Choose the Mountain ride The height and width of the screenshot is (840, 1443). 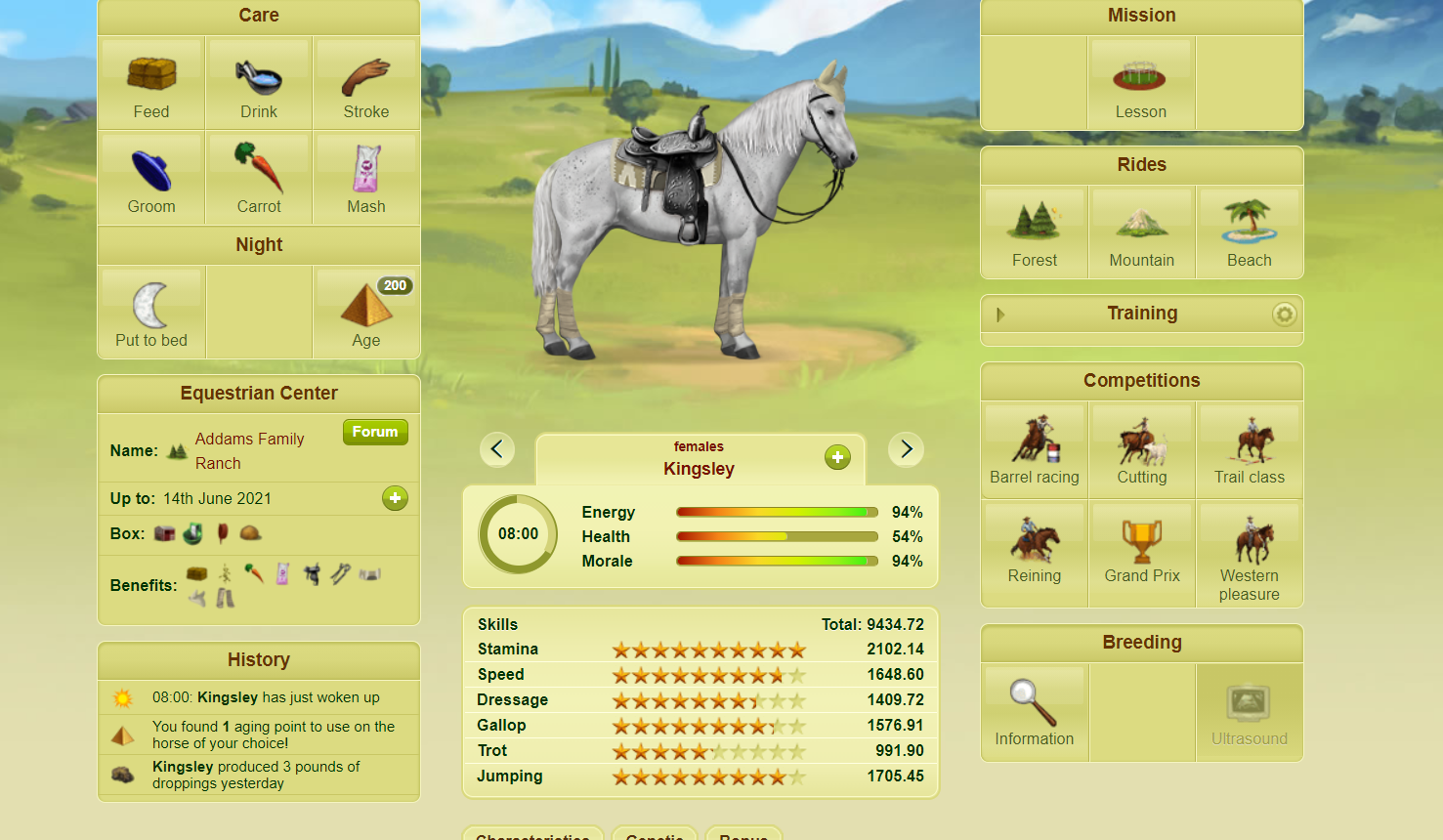click(x=1142, y=232)
